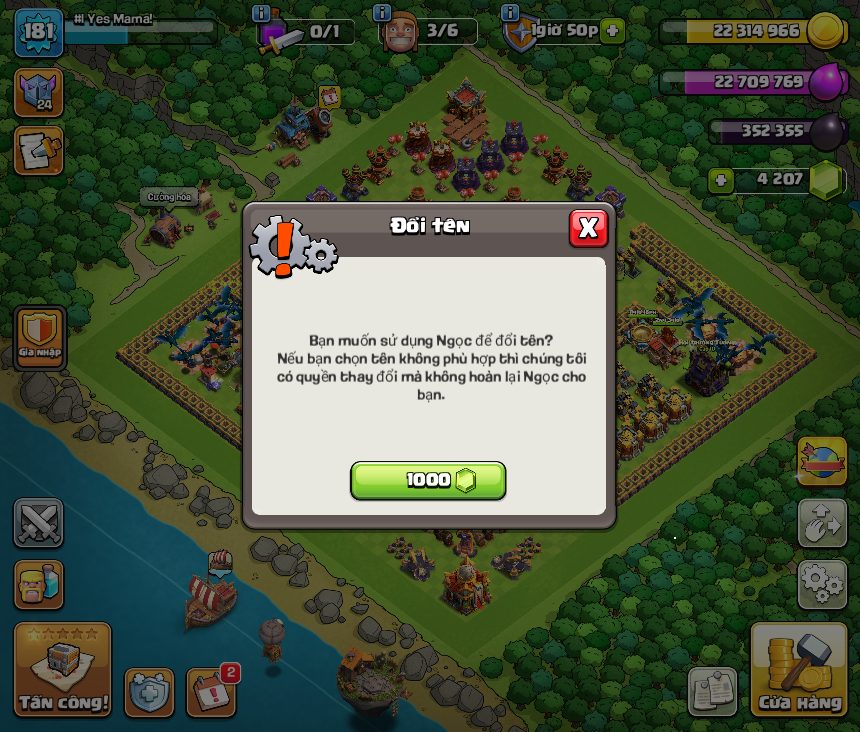Open the settings gear button
The image size is (860, 732).
[822, 583]
